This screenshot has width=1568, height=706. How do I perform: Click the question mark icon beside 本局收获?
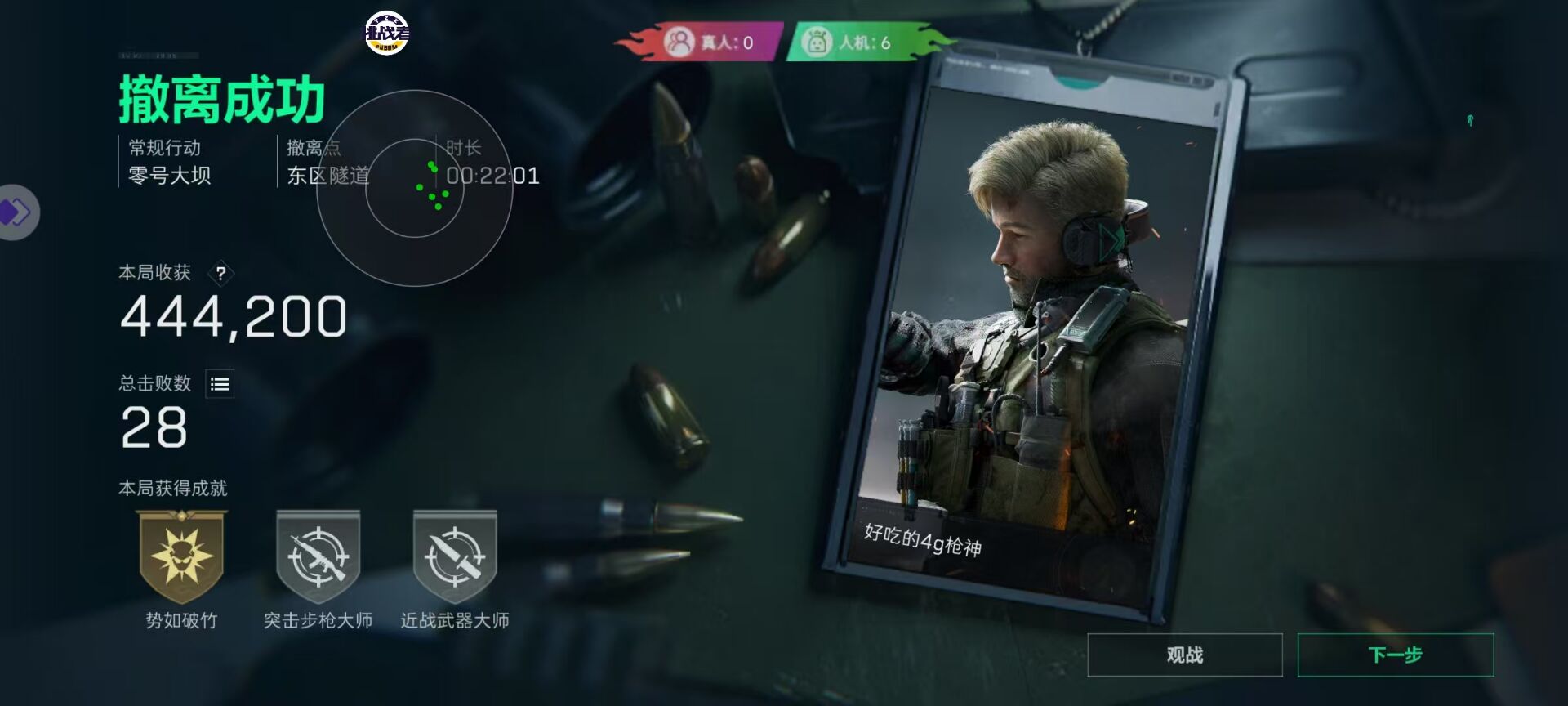click(220, 275)
